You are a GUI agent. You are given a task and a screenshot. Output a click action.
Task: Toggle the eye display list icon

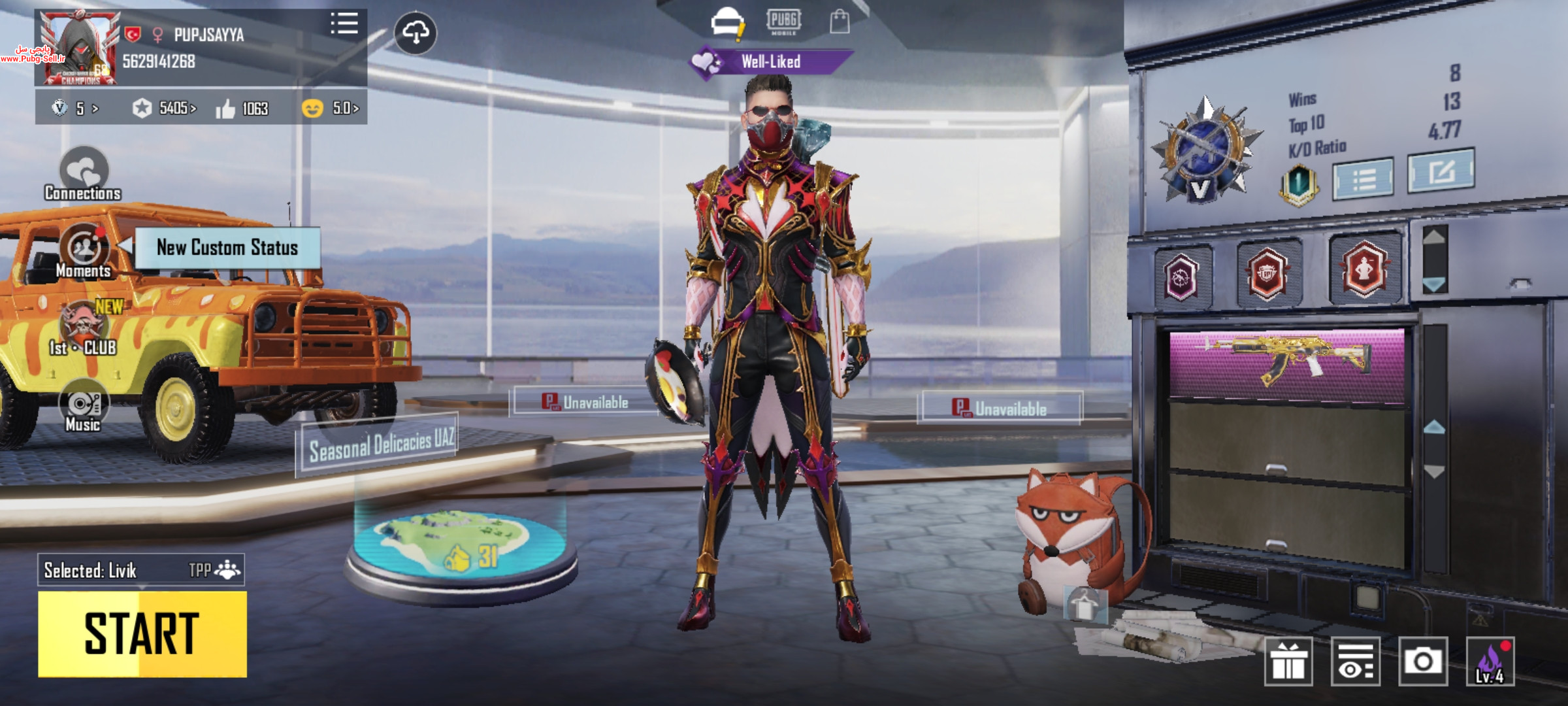click(1355, 662)
